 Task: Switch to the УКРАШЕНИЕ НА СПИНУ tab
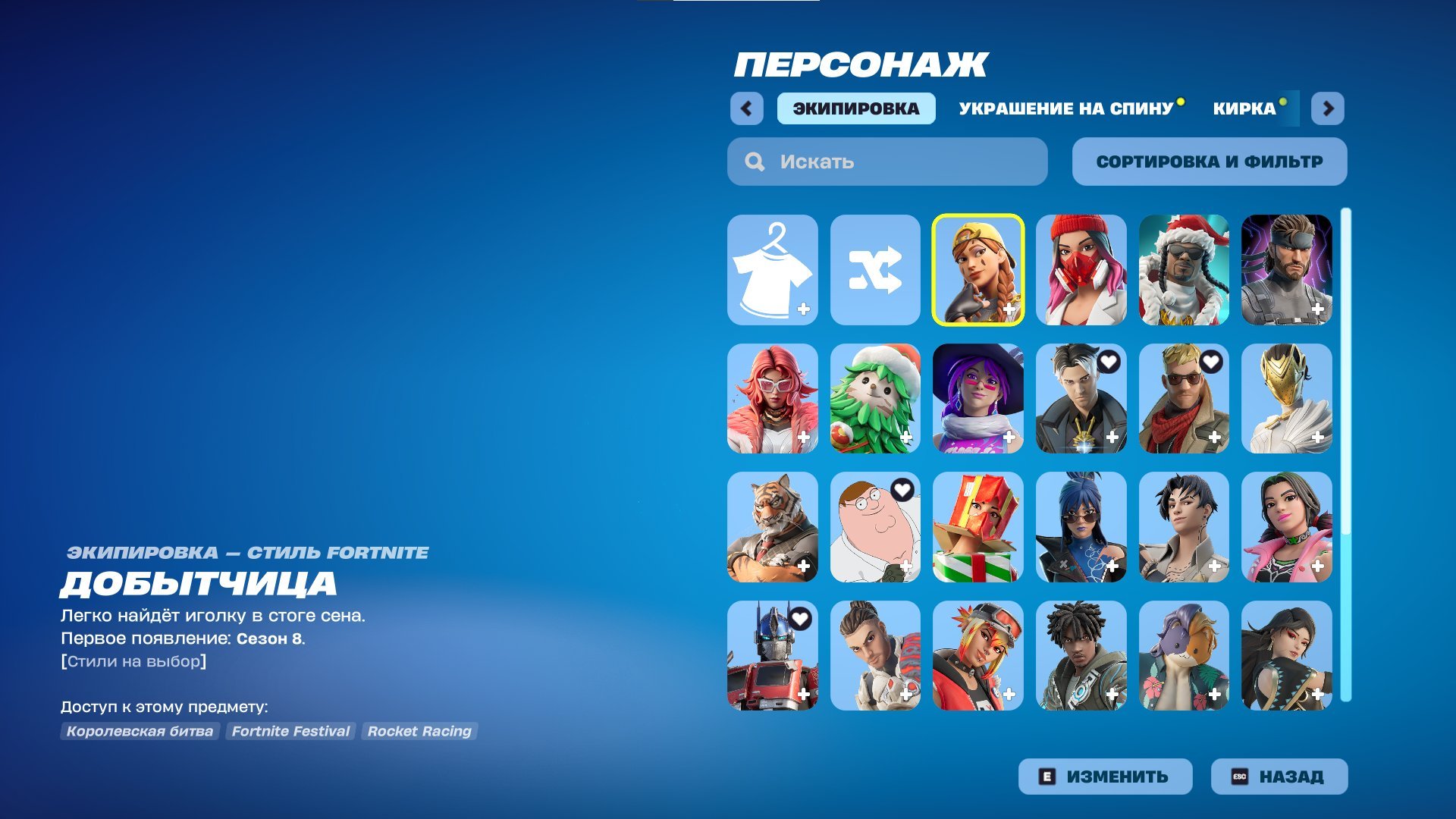pos(1065,108)
